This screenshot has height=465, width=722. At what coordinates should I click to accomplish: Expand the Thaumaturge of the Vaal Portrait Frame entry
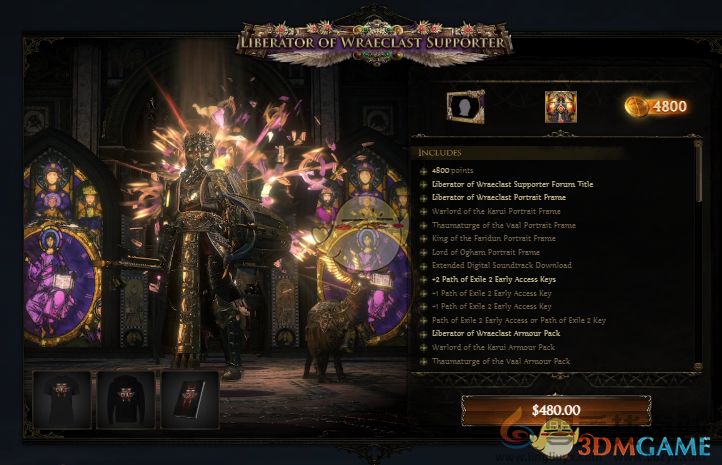click(x=424, y=225)
